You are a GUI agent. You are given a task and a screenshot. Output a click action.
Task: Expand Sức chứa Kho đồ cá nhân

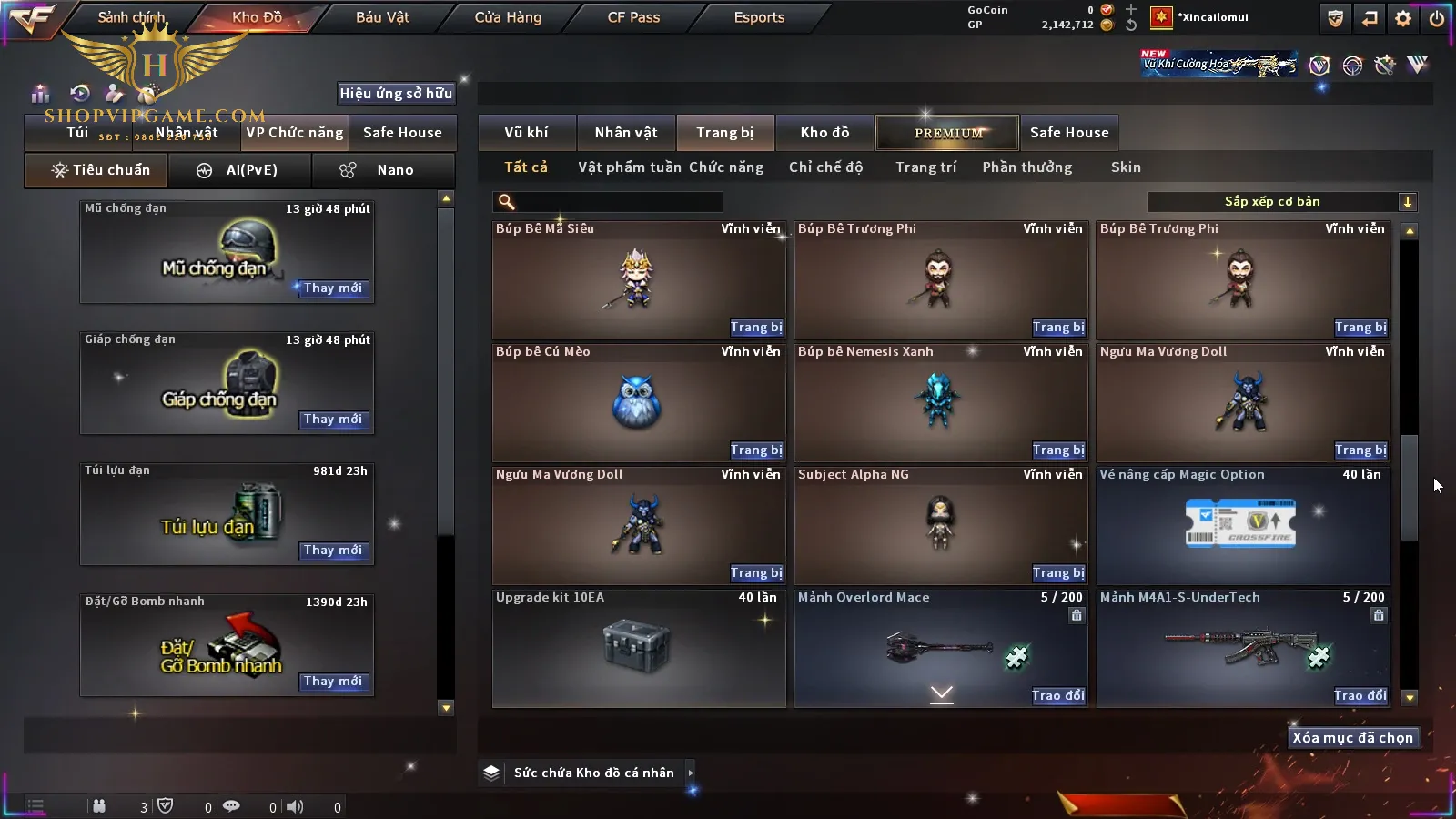tap(691, 773)
